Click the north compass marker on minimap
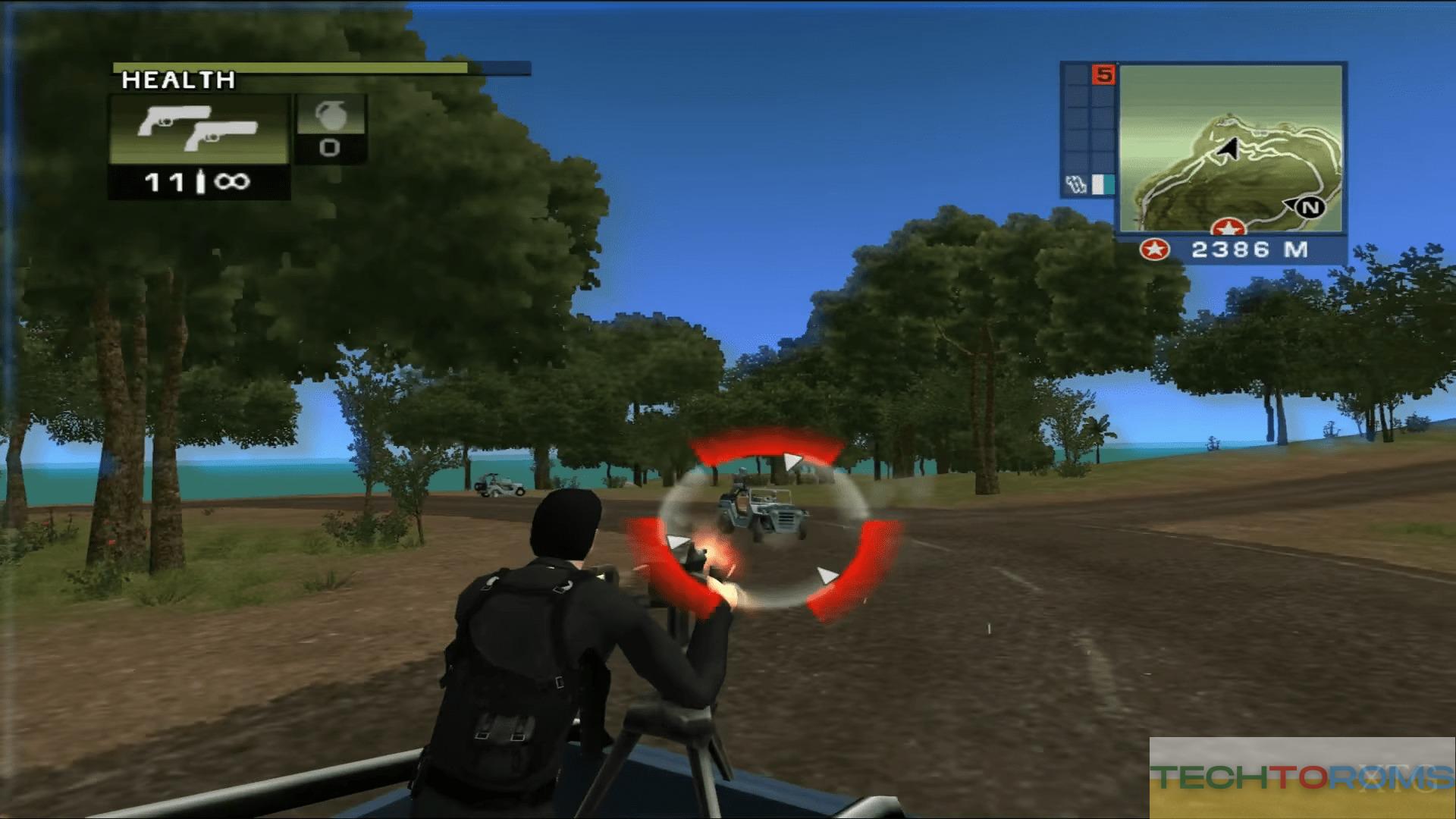Image resolution: width=1456 pixels, height=819 pixels. click(x=1310, y=207)
